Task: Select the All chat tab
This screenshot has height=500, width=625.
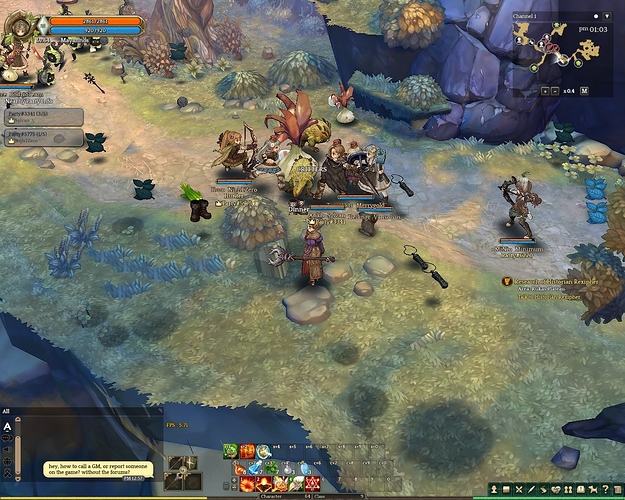Action: click(x=6, y=411)
